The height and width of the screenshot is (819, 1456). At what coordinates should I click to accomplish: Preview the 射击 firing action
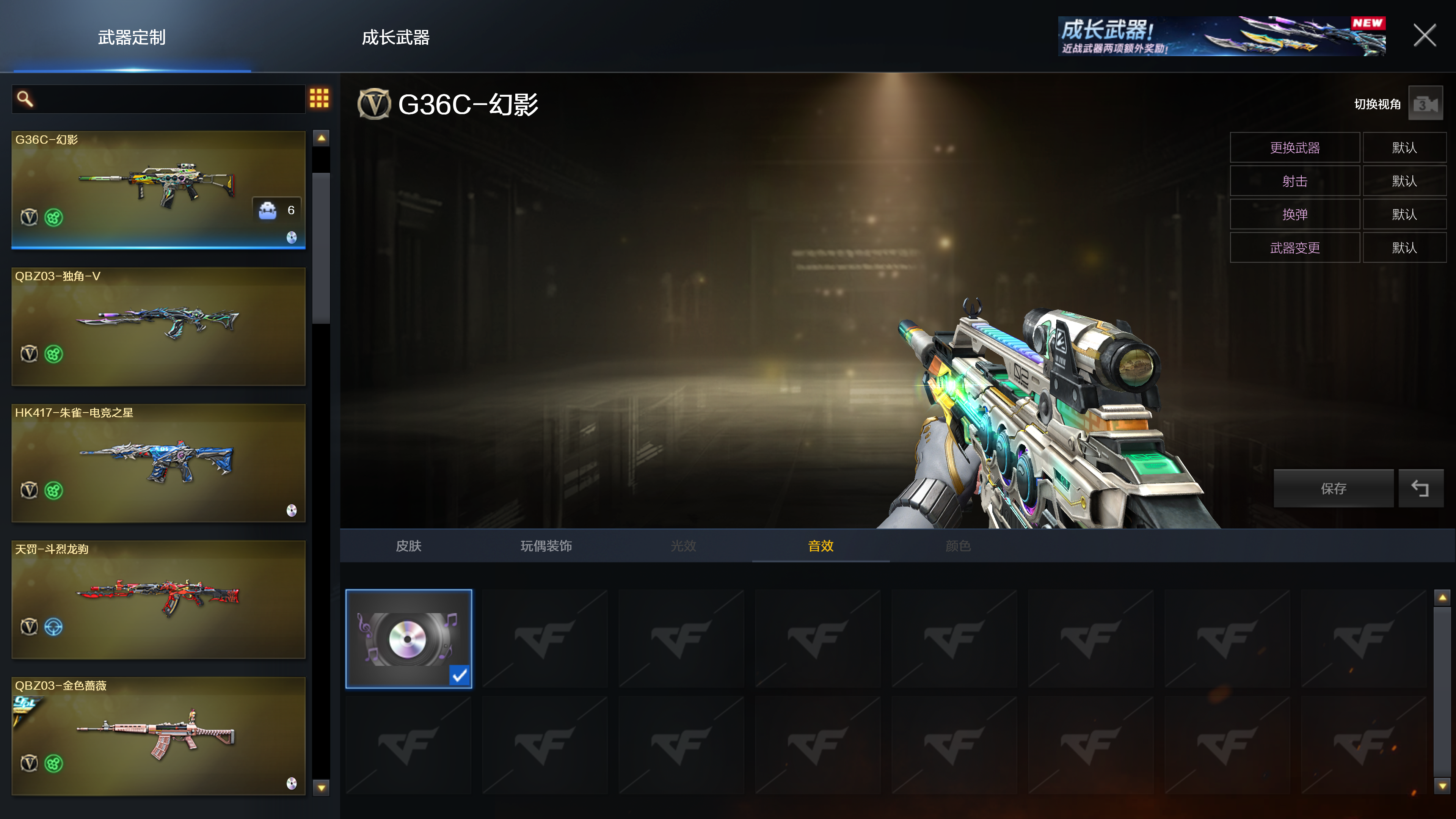click(1294, 181)
